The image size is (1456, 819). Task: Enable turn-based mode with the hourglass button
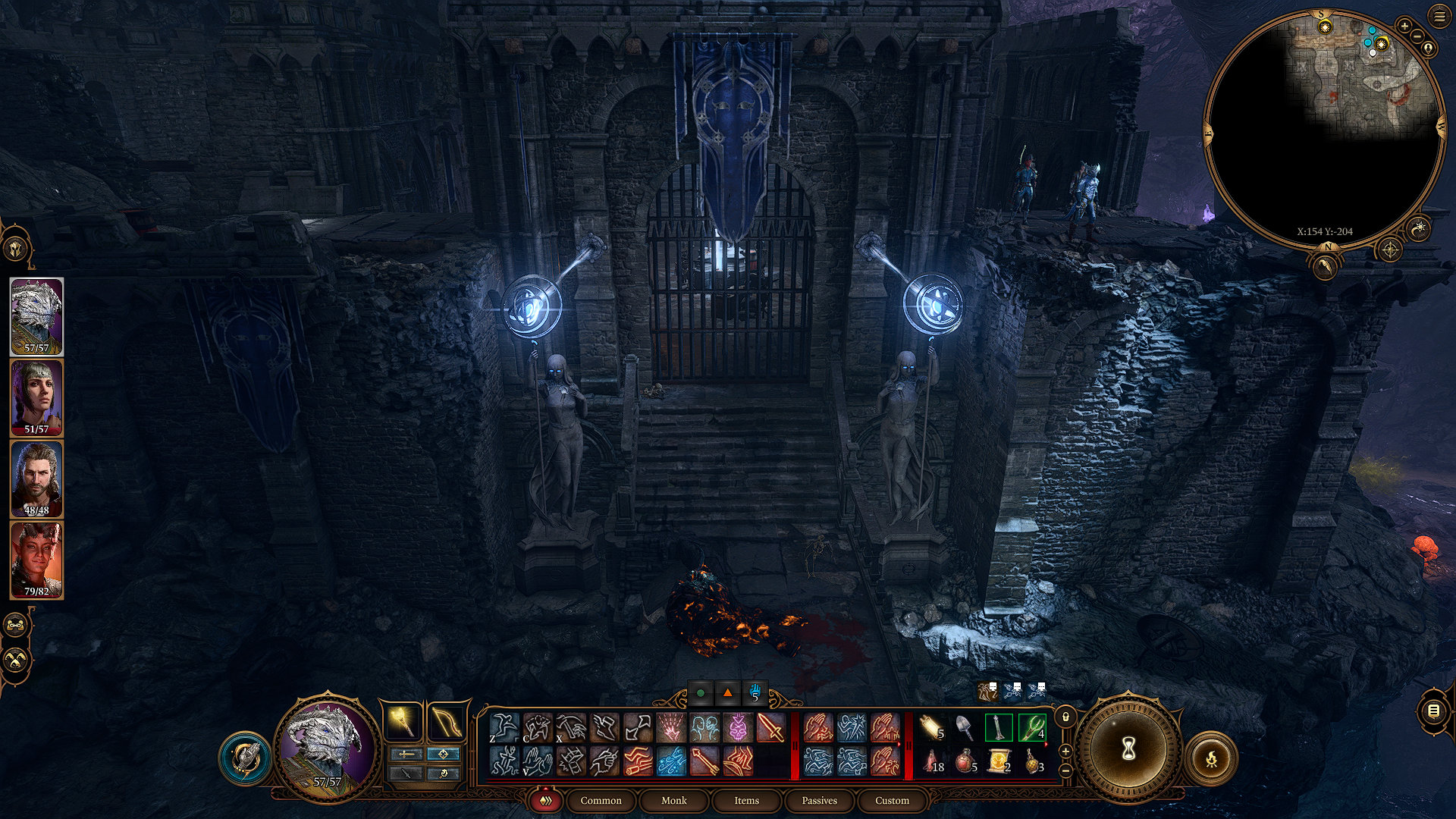click(1128, 747)
